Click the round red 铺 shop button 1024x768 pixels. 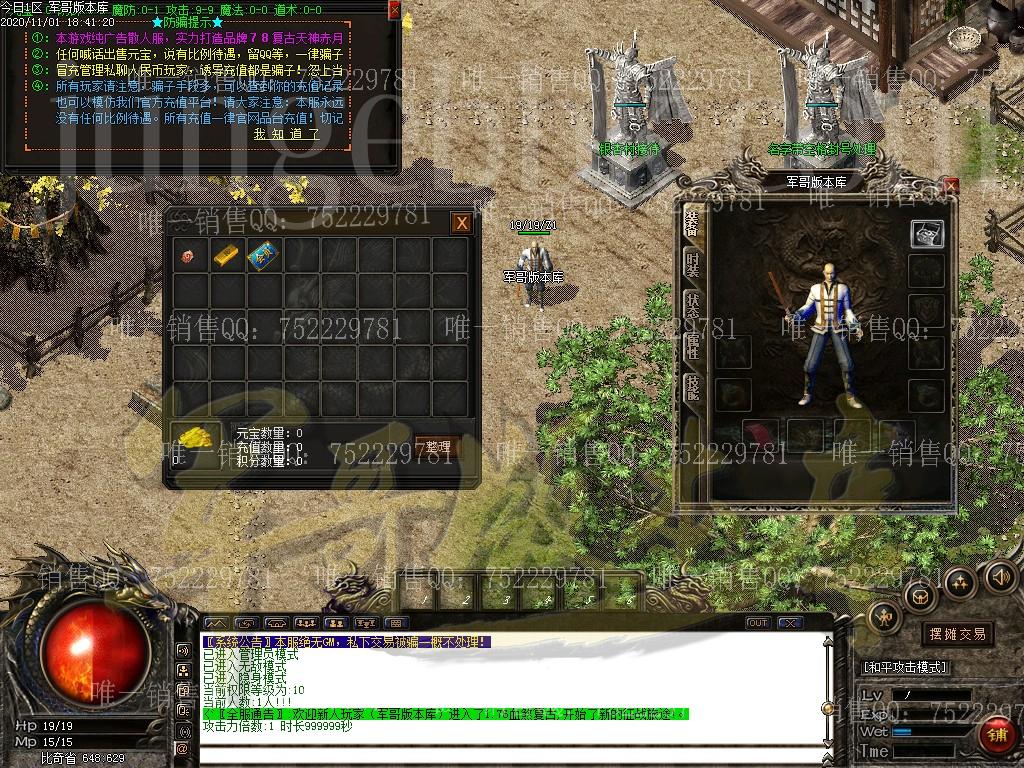coord(997,735)
